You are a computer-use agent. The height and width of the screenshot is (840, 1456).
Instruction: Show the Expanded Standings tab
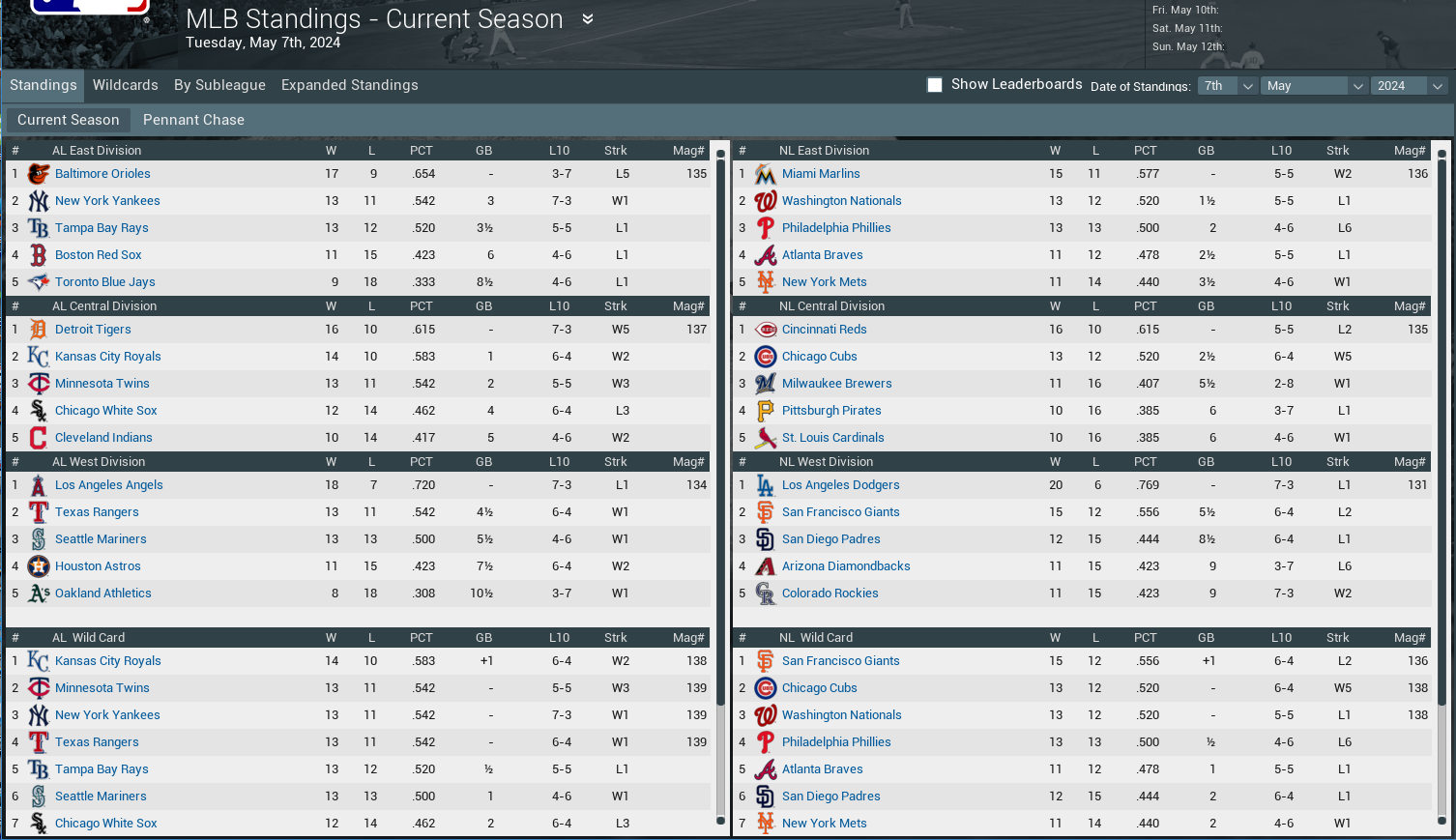coord(349,85)
